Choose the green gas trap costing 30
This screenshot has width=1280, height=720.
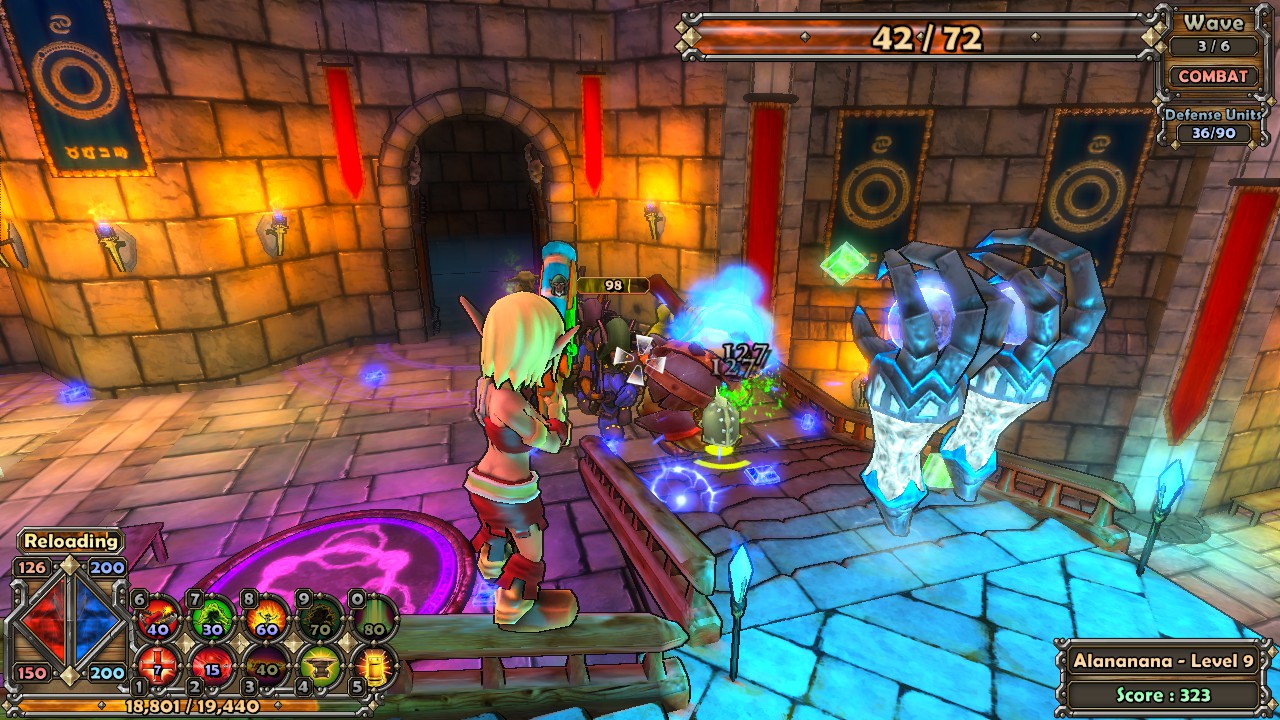(x=212, y=618)
